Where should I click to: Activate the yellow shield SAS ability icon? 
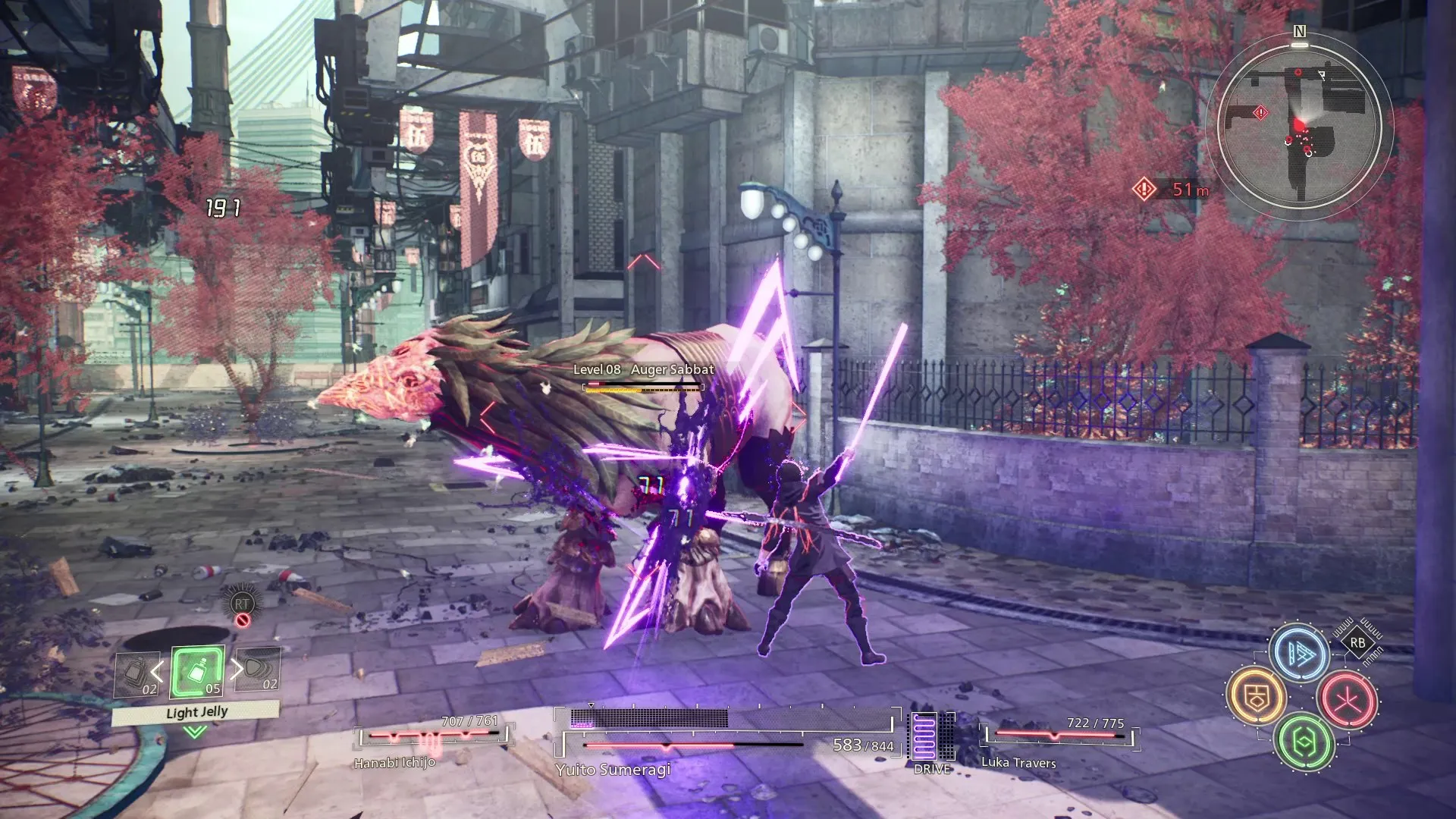(1257, 696)
